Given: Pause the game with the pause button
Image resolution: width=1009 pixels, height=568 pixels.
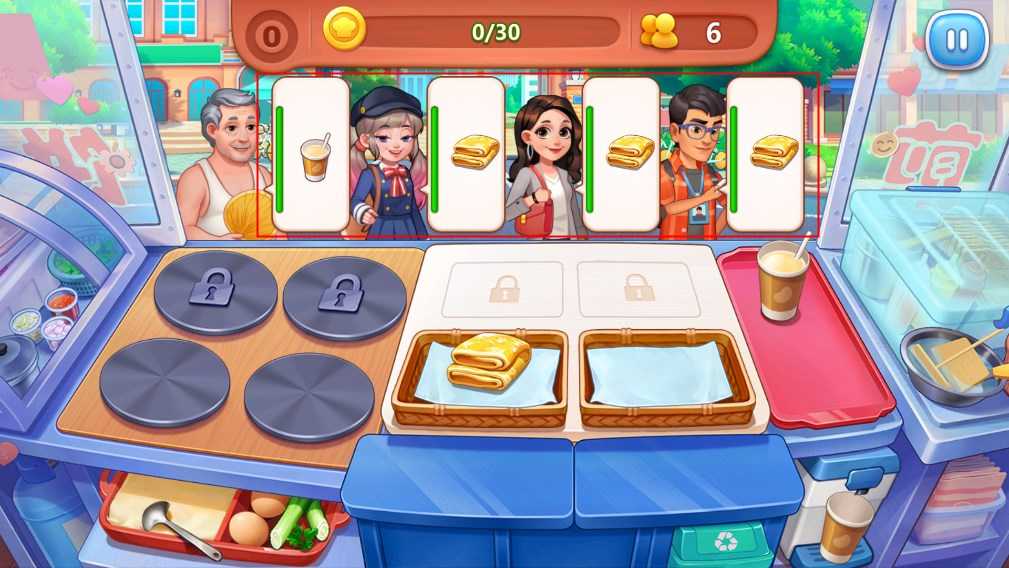Looking at the screenshot, I should coord(956,40).
